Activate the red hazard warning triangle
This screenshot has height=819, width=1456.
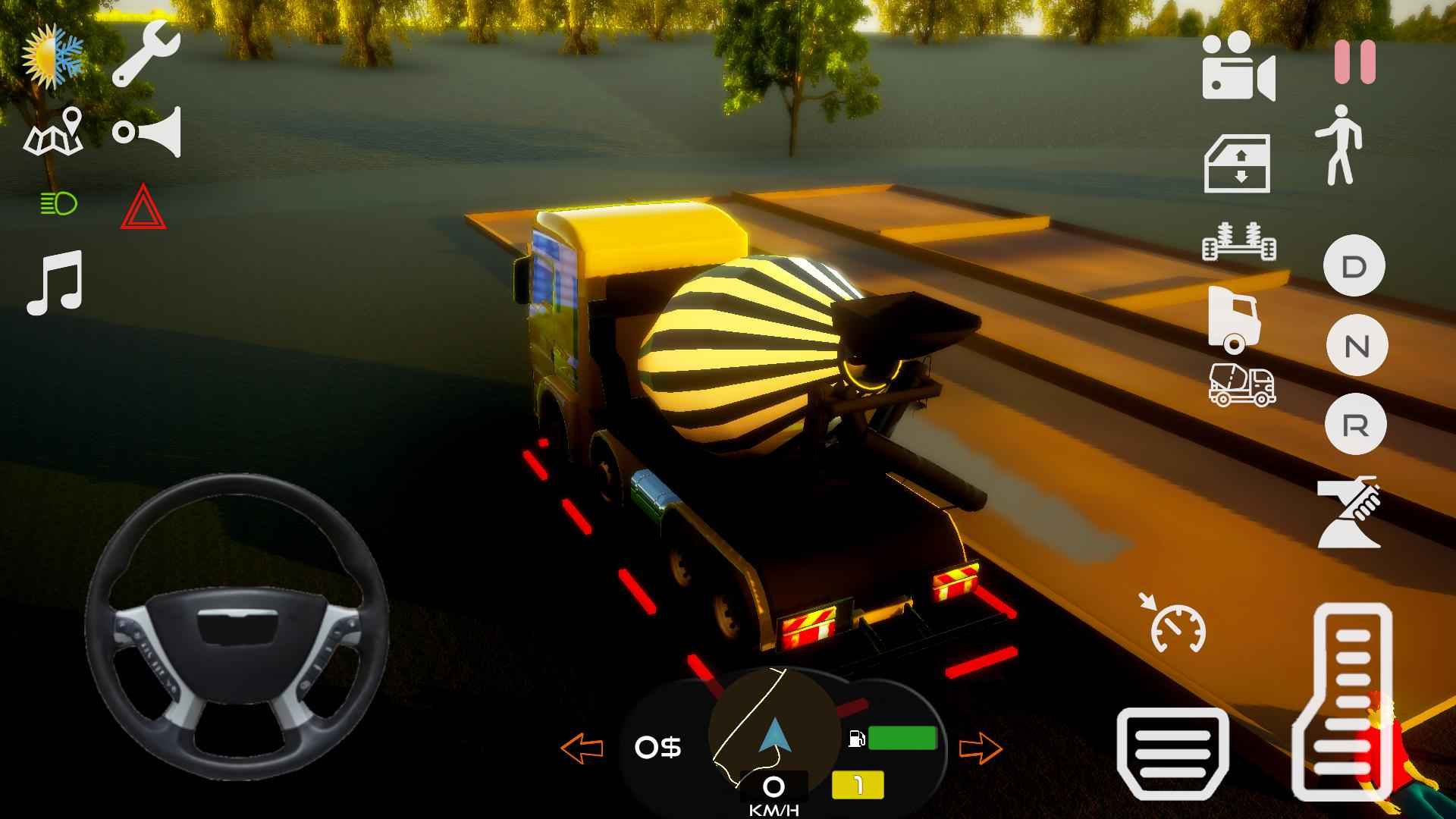(143, 207)
